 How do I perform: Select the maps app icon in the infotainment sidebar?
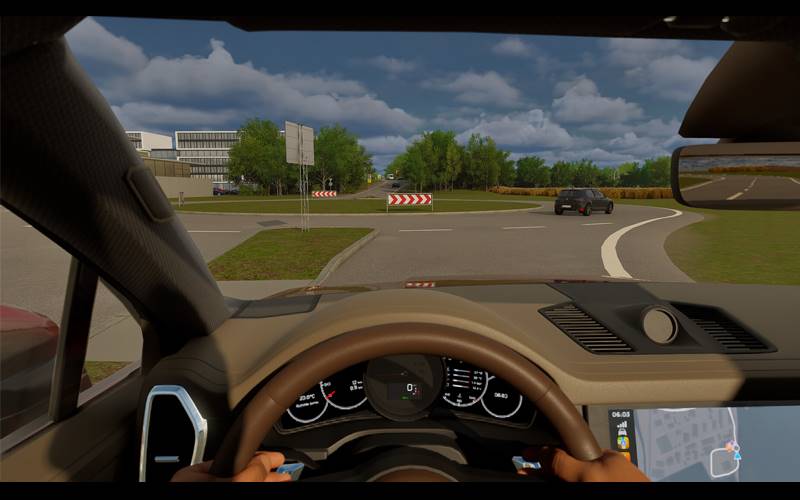click(622, 441)
